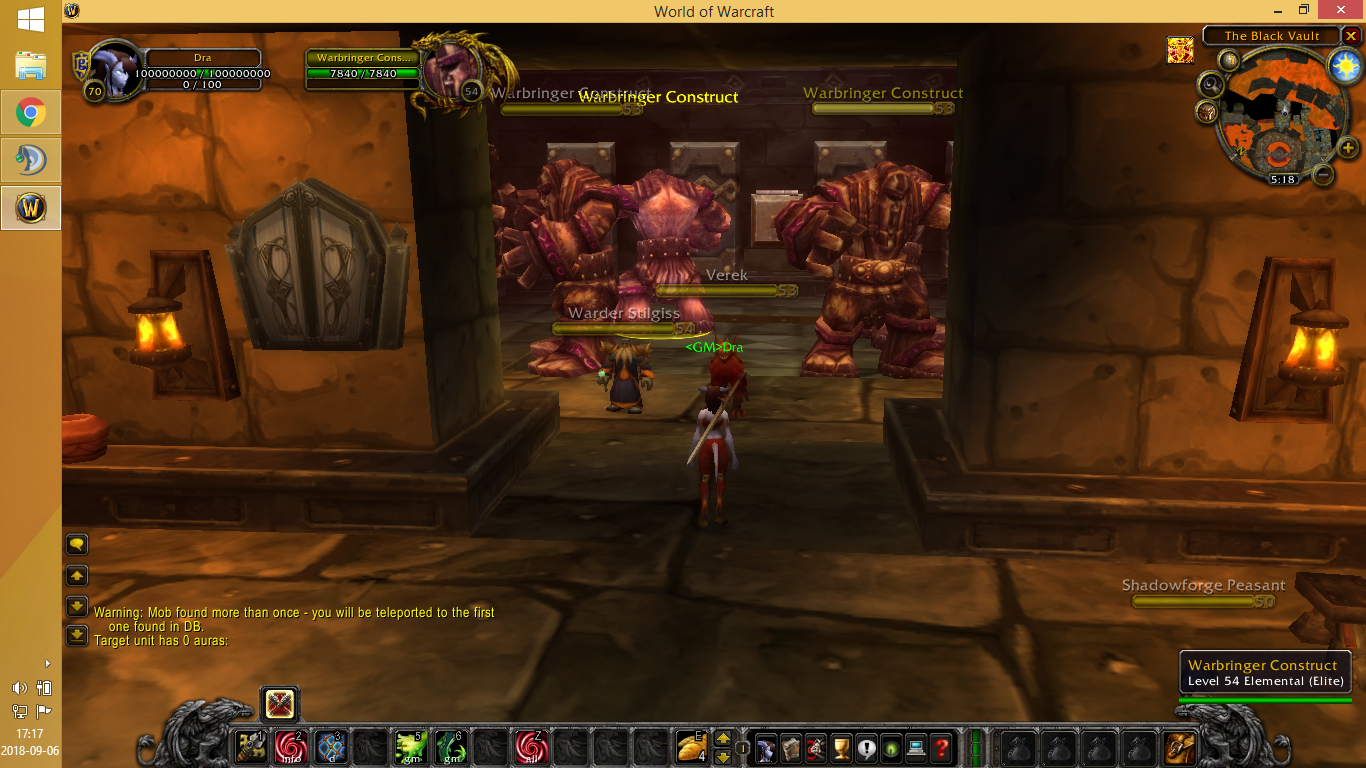Click the red "info" swirl ability
1366x768 pixels.
pos(290,748)
